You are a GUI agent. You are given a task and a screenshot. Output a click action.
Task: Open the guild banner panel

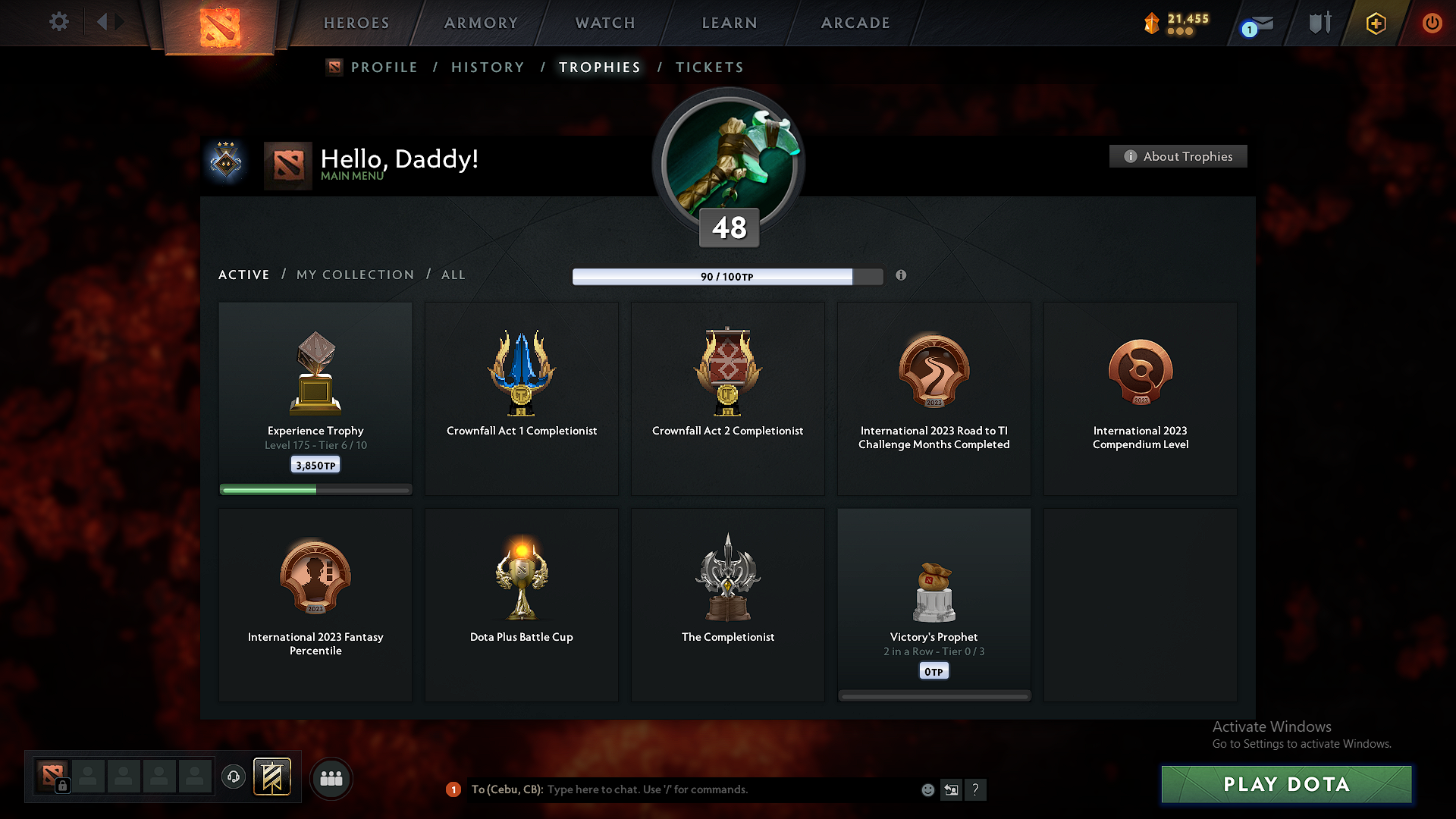click(273, 777)
